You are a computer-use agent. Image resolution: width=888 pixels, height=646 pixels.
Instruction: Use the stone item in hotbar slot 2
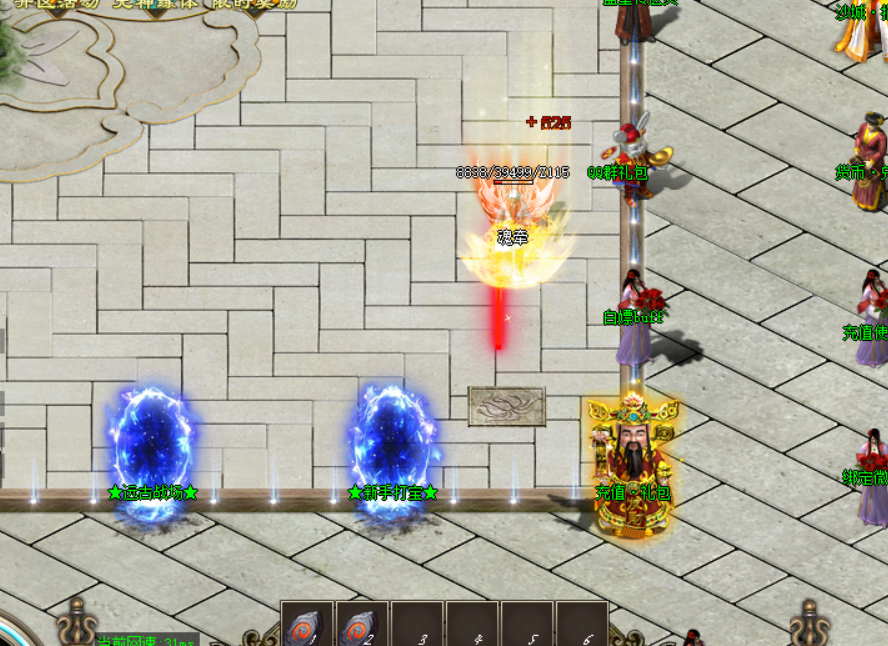pos(361,626)
